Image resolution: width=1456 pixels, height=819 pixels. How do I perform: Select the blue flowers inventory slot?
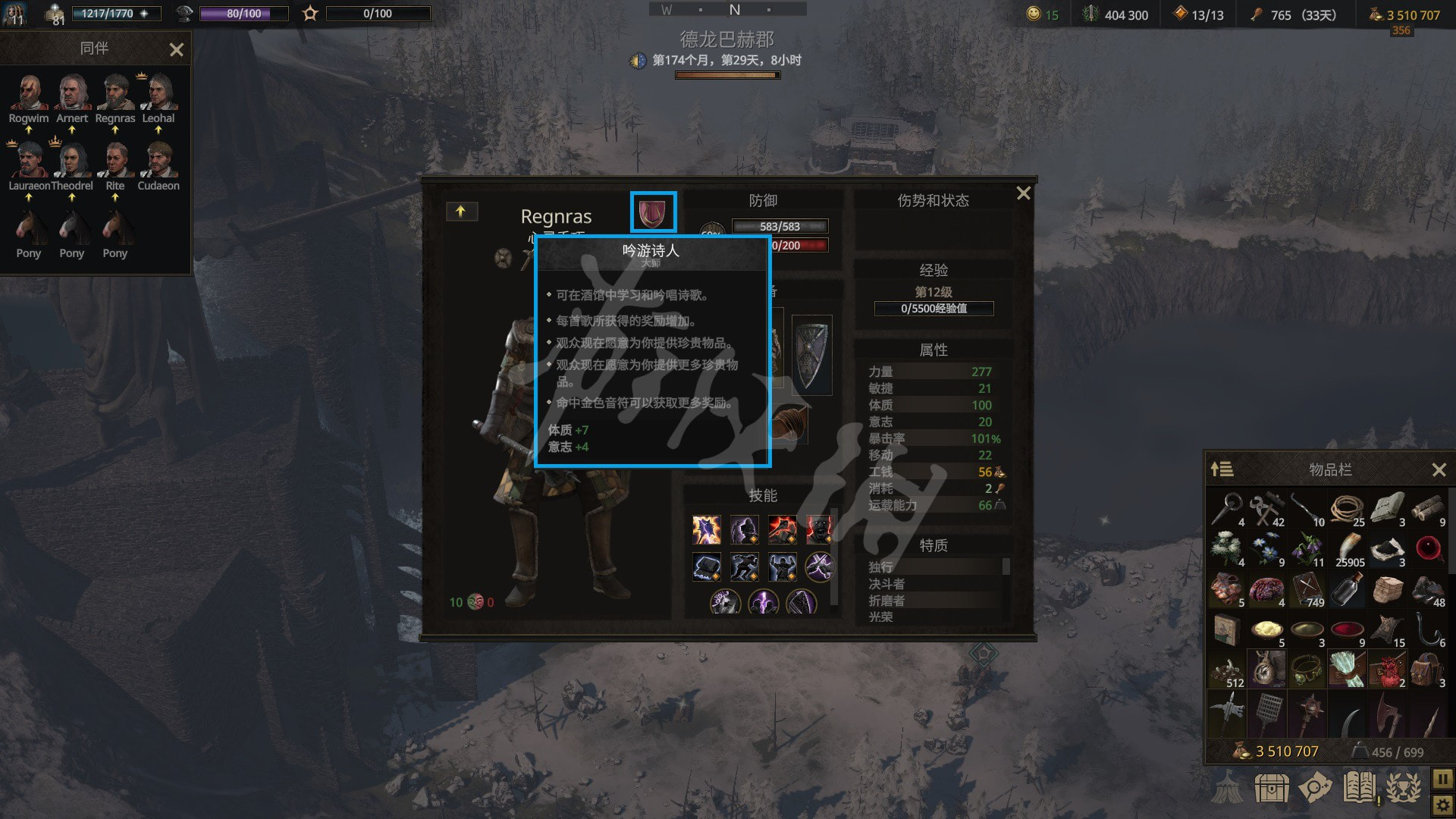1266,549
